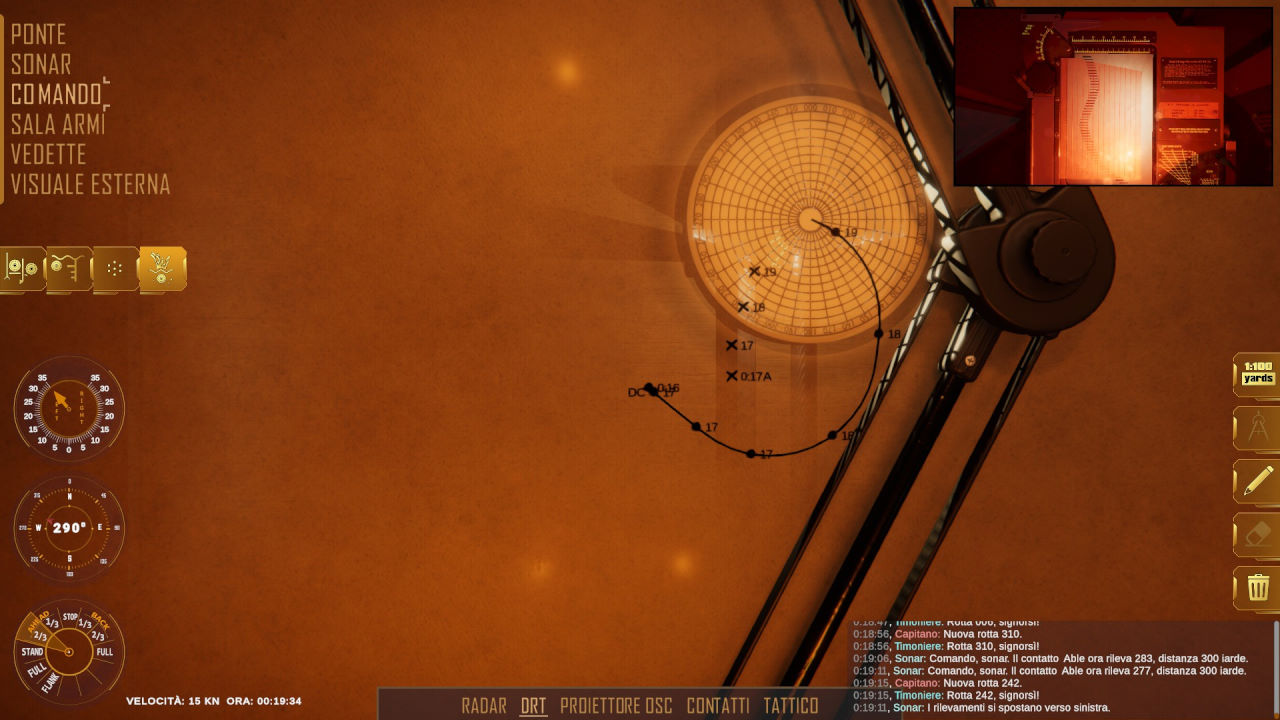Open the VEDETTE lookout station
Screen dimensions: 1280x720
(48, 155)
